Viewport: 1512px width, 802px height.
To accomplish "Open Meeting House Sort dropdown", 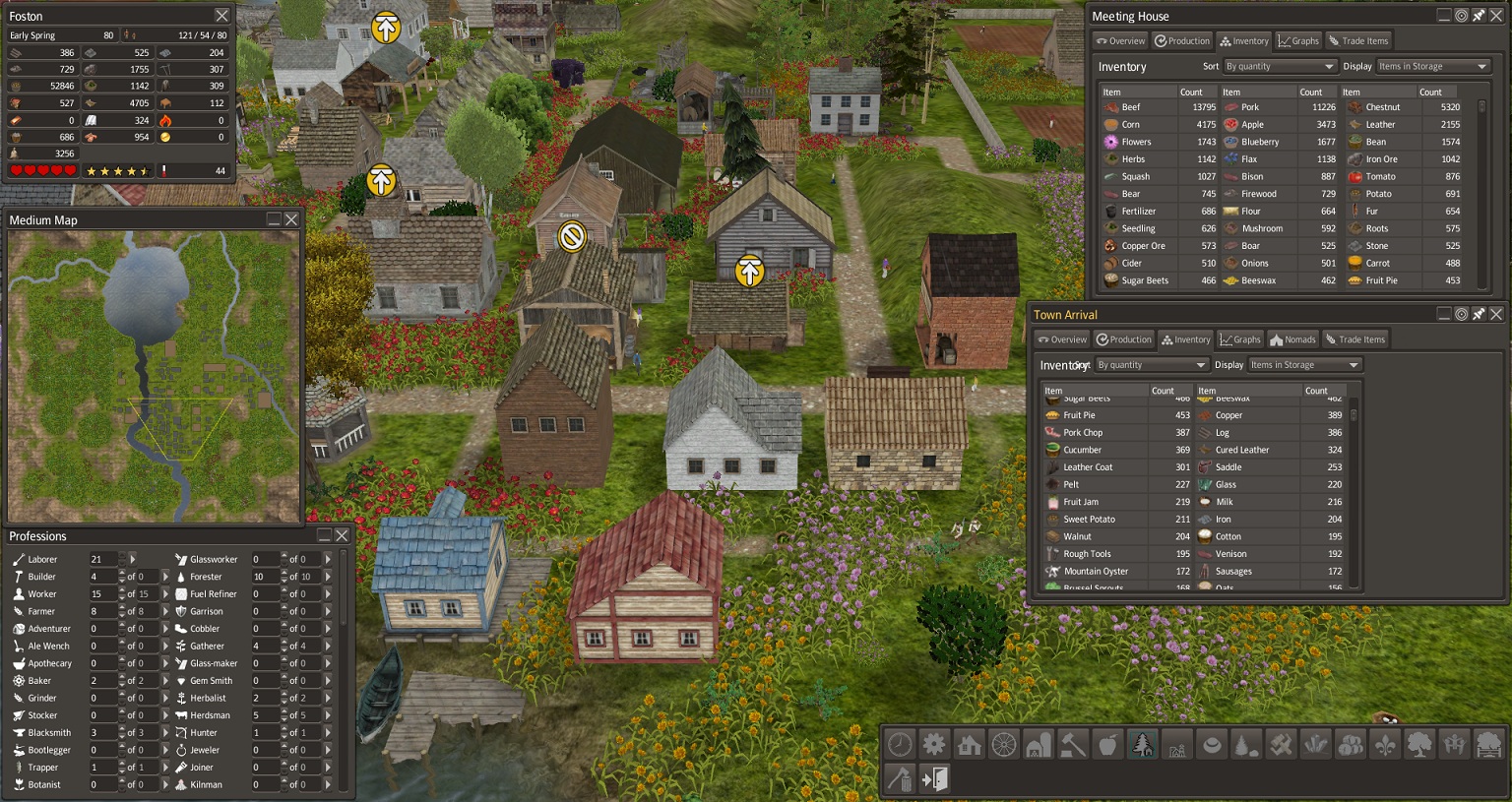I will click(1280, 67).
